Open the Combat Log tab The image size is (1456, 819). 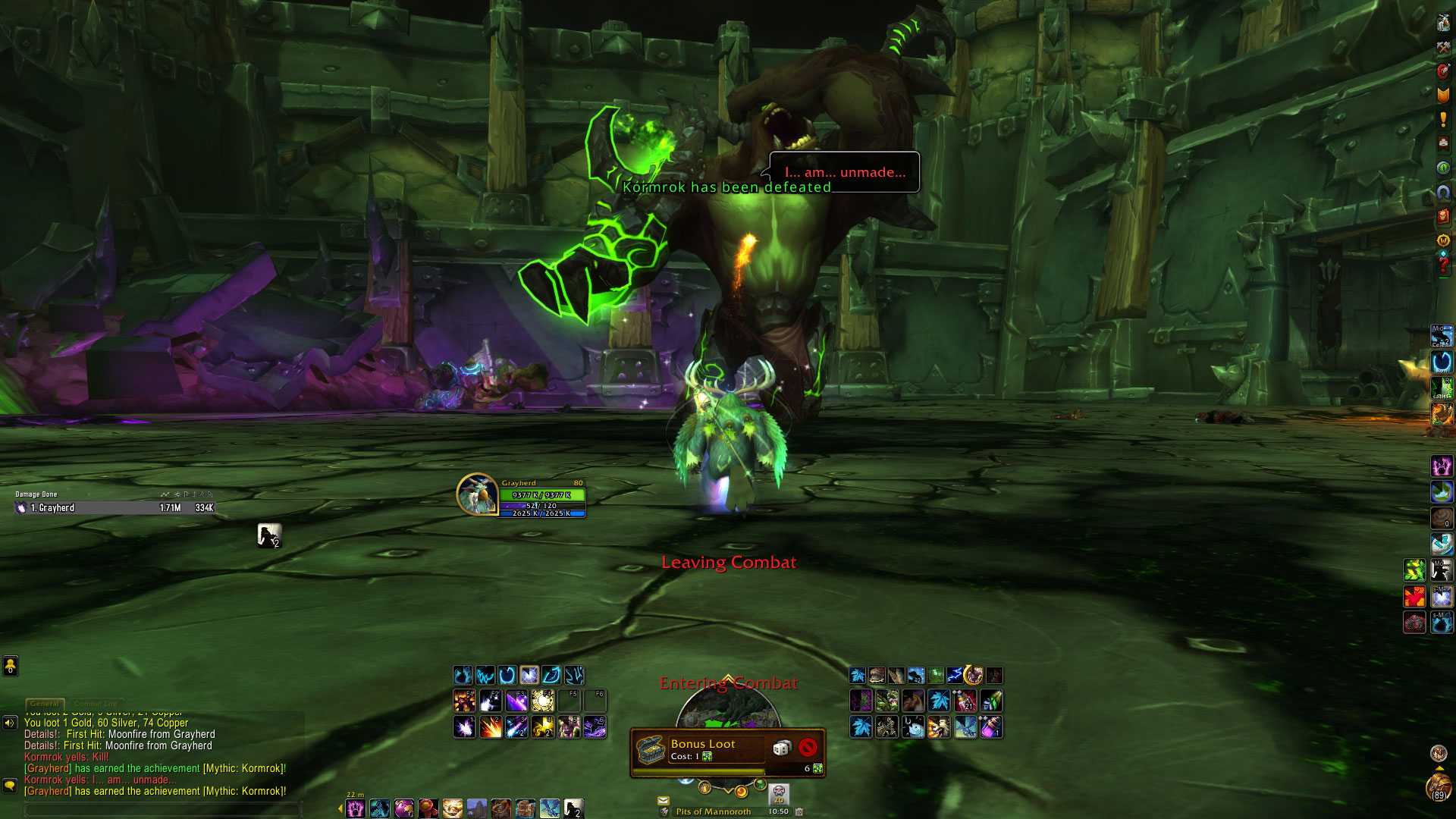pos(96,704)
